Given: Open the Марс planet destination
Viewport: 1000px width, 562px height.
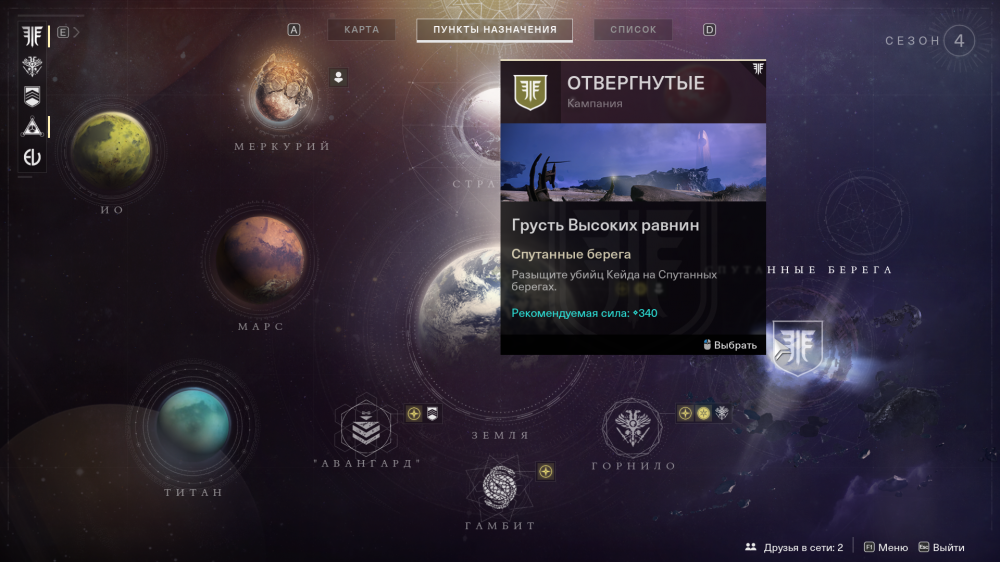Looking at the screenshot, I should click(x=262, y=259).
